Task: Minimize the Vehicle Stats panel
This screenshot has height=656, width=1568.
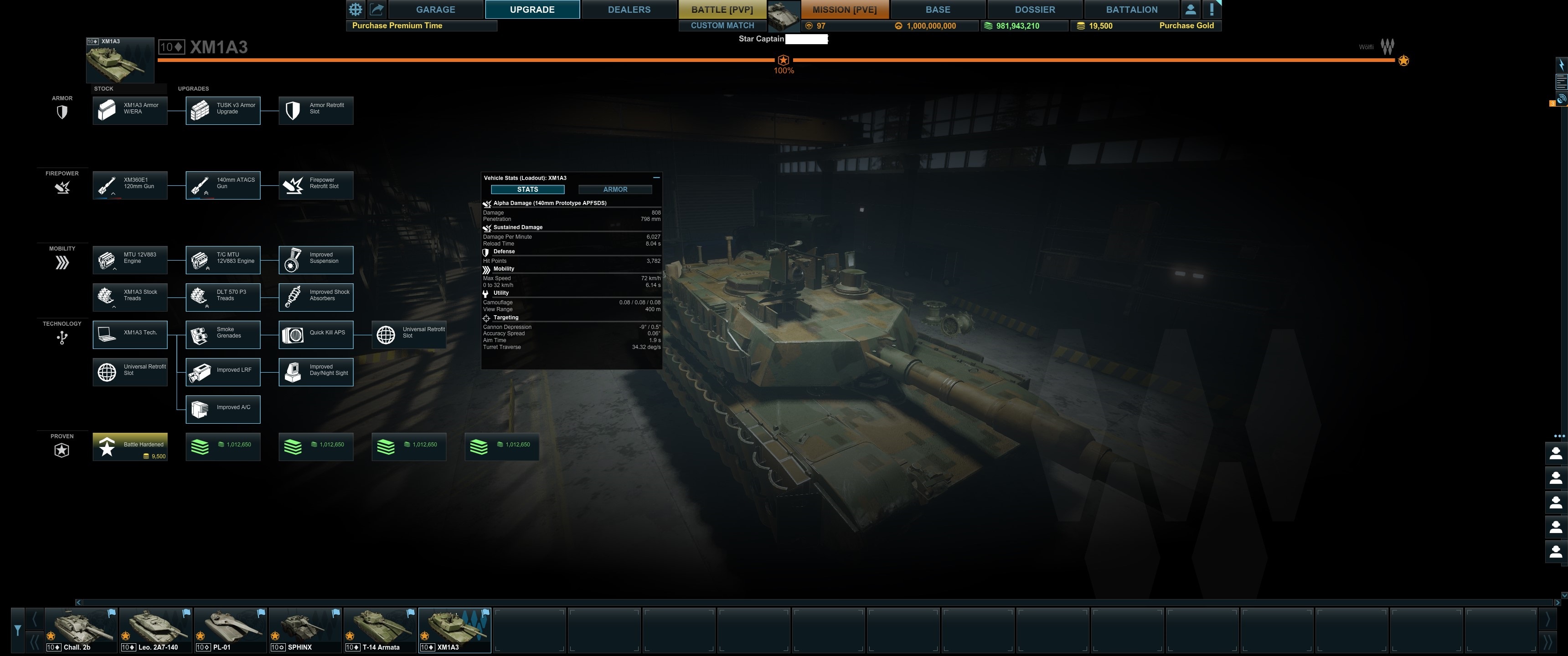Action: pyautogui.click(x=656, y=178)
